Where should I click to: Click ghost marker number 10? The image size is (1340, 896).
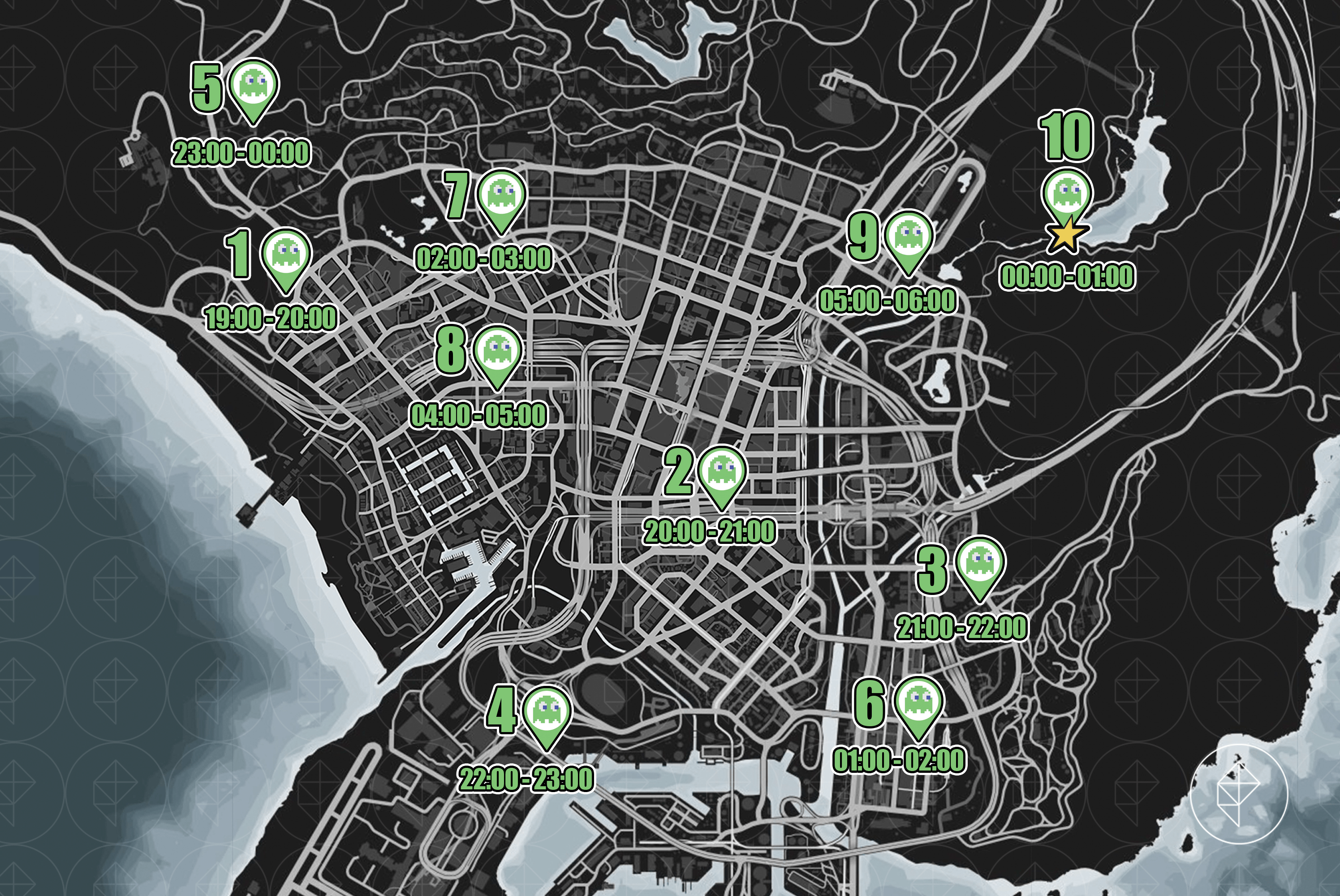pyautogui.click(x=1066, y=194)
